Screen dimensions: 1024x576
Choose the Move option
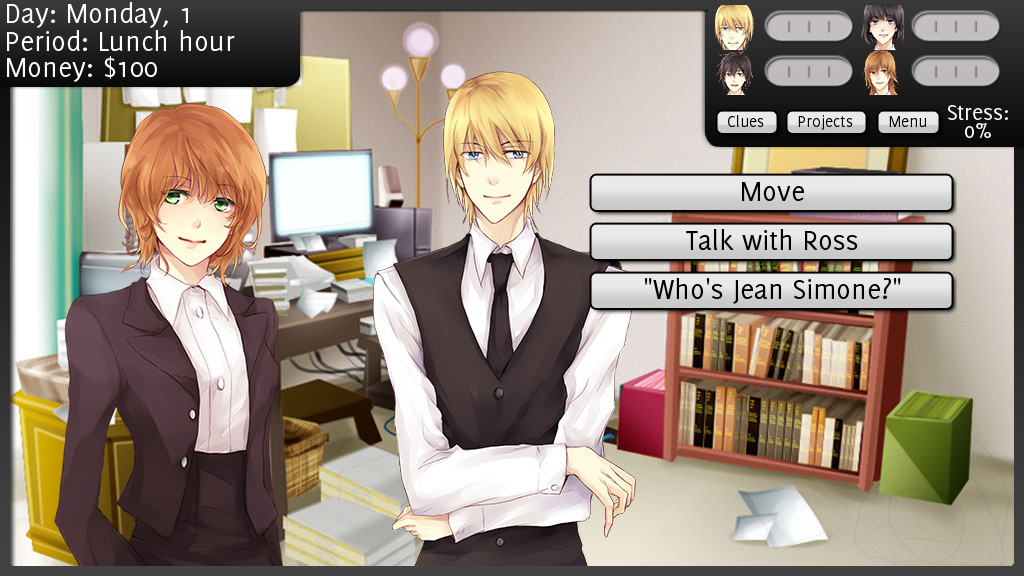[771, 192]
